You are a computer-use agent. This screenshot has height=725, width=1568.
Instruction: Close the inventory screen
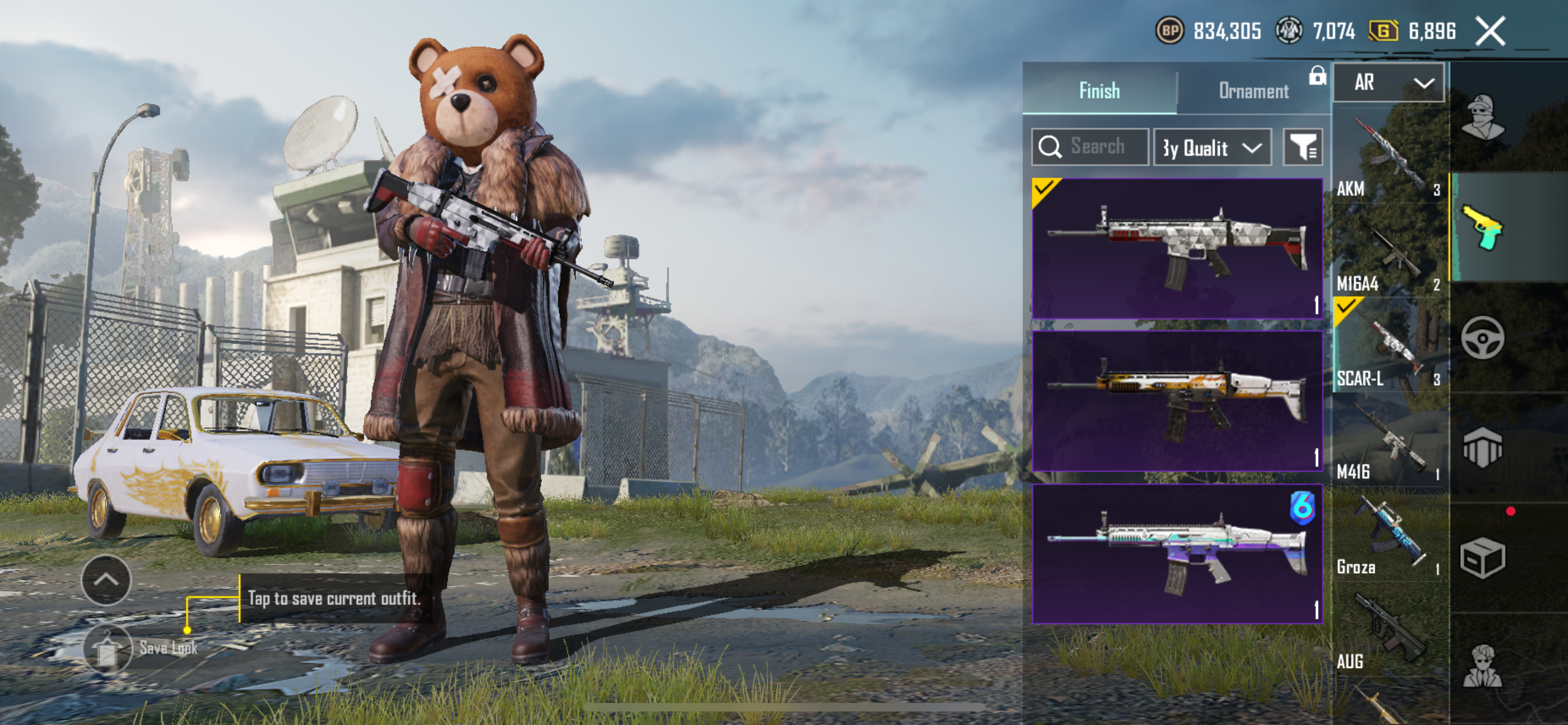(1490, 31)
